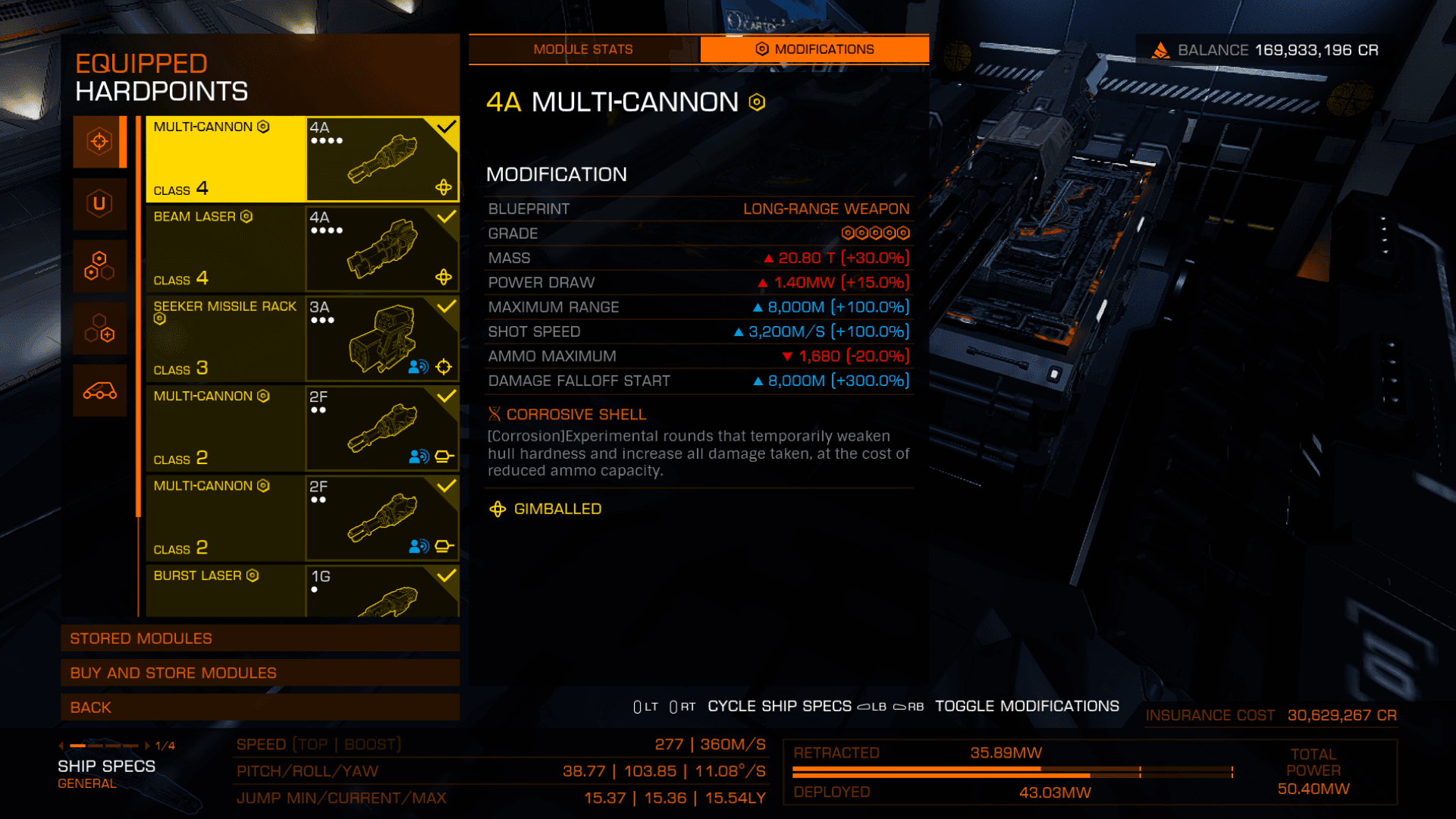Switch to the Module Stats tab
The height and width of the screenshot is (819, 1456).
click(x=582, y=49)
